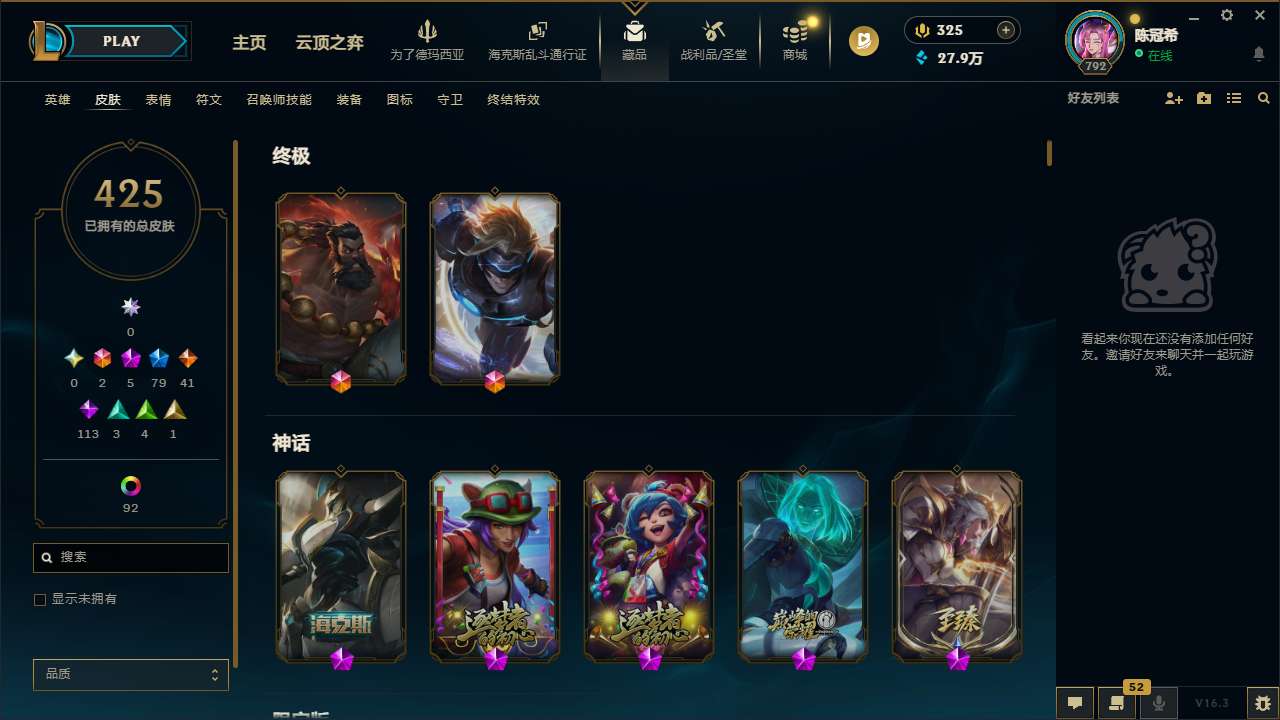Open the 海克斯乱斗通行证 pass icon
This screenshot has height=720, width=1280.
[537, 30]
